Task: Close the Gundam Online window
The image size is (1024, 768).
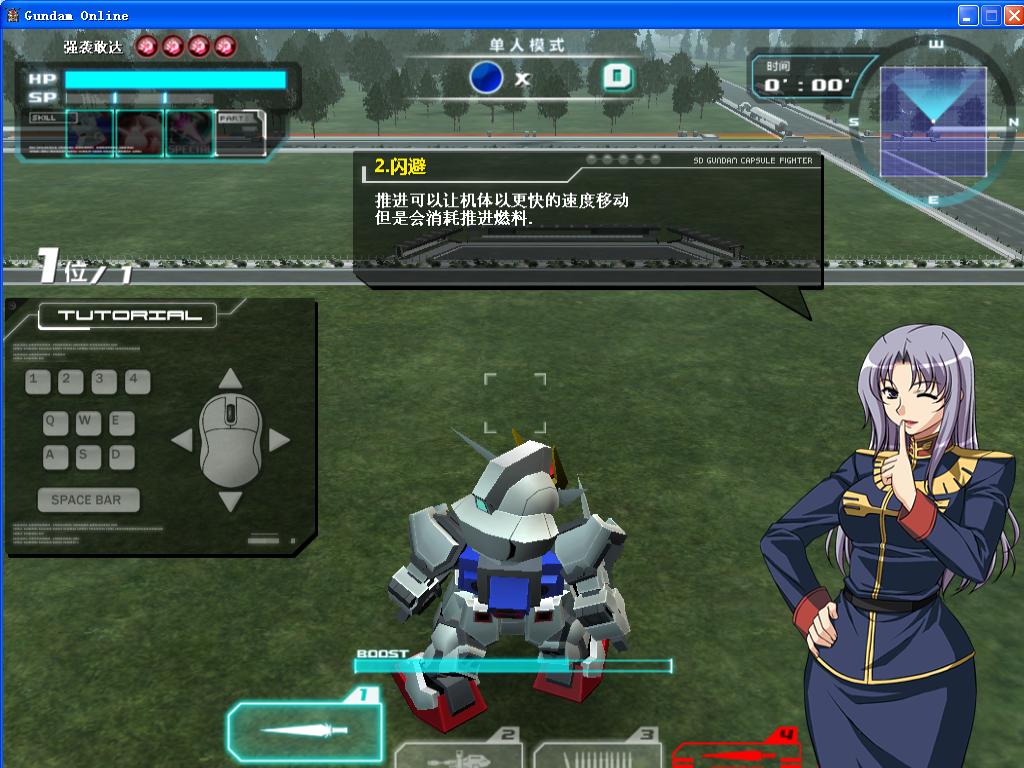Action: click(1012, 15)
